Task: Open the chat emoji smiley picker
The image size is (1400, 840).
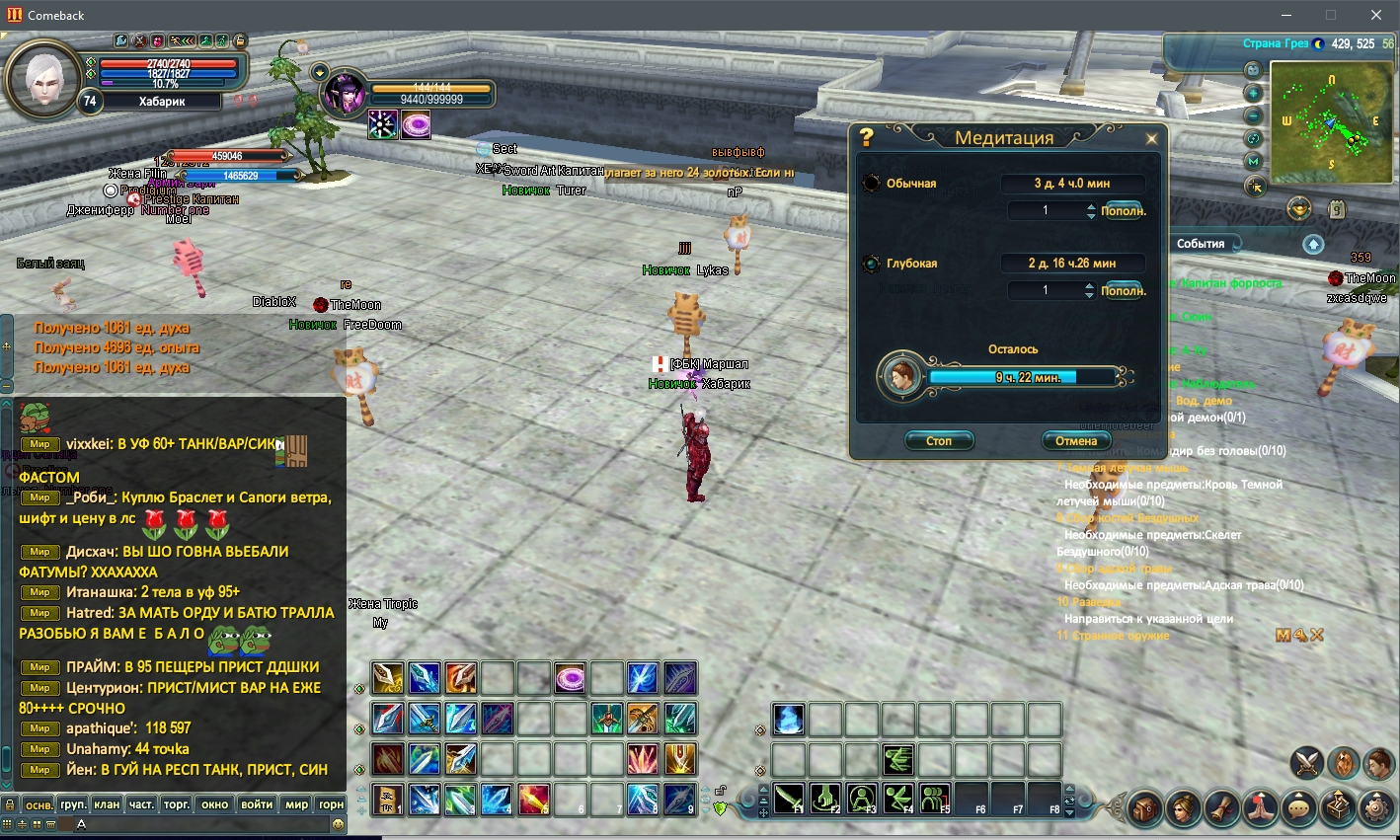Action: pyautogui.click(x=338, y=824)
